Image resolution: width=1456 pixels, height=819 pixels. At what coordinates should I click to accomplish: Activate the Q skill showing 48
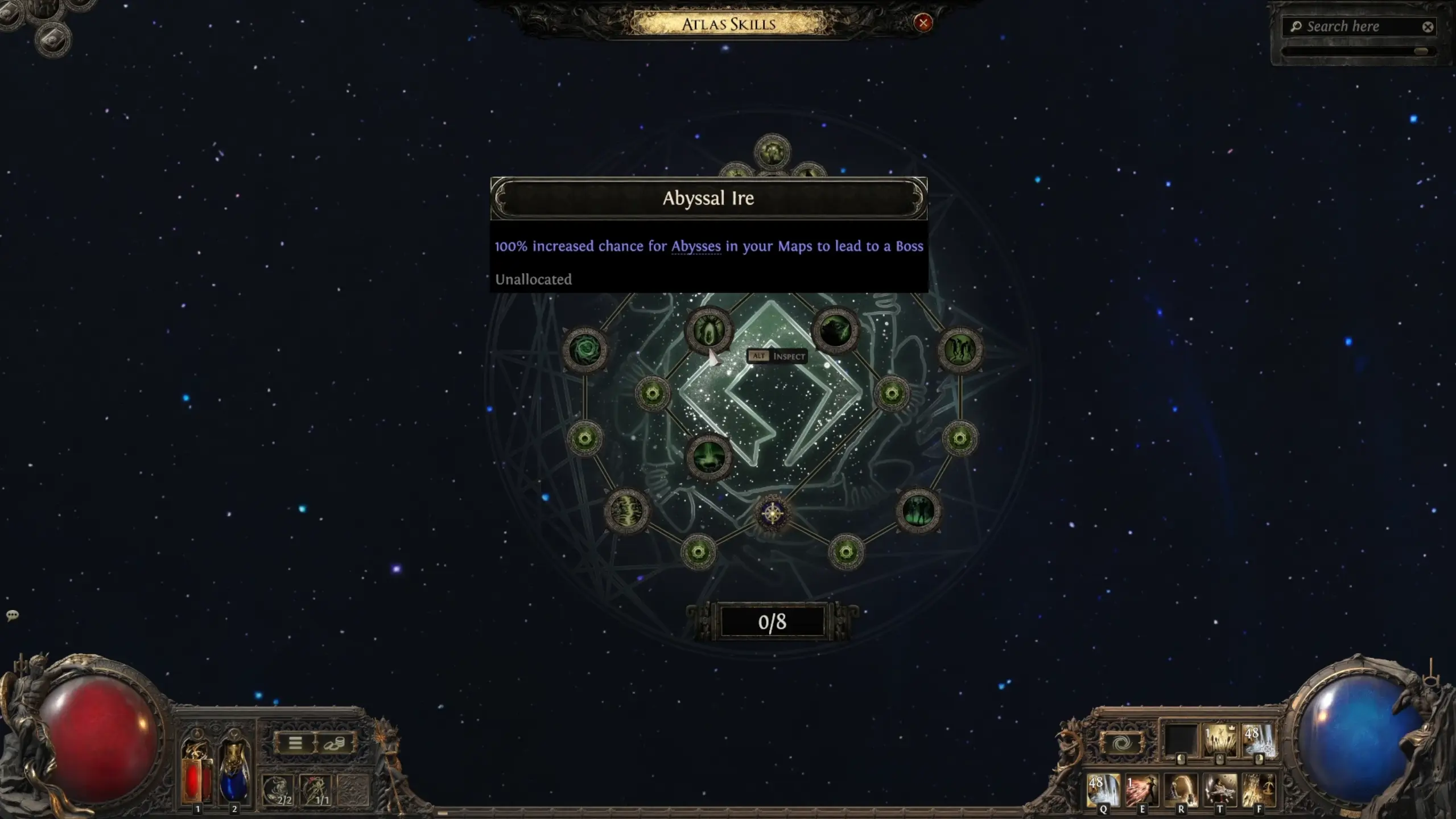tap(1103, 789)
